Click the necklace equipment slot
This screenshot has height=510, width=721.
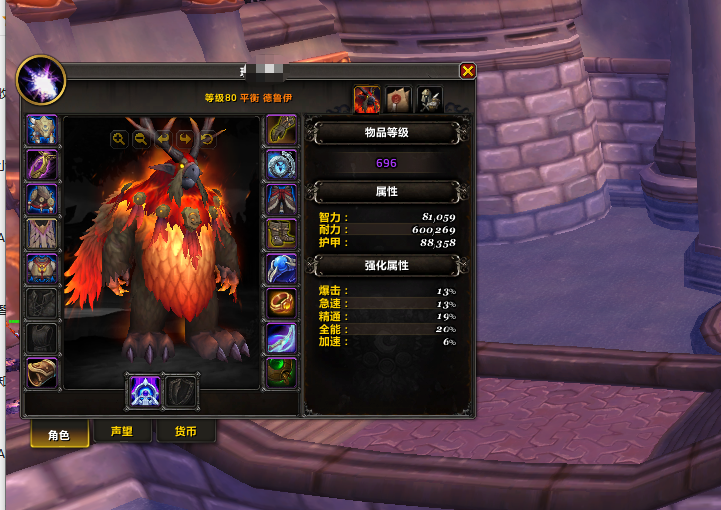(42, 164)
